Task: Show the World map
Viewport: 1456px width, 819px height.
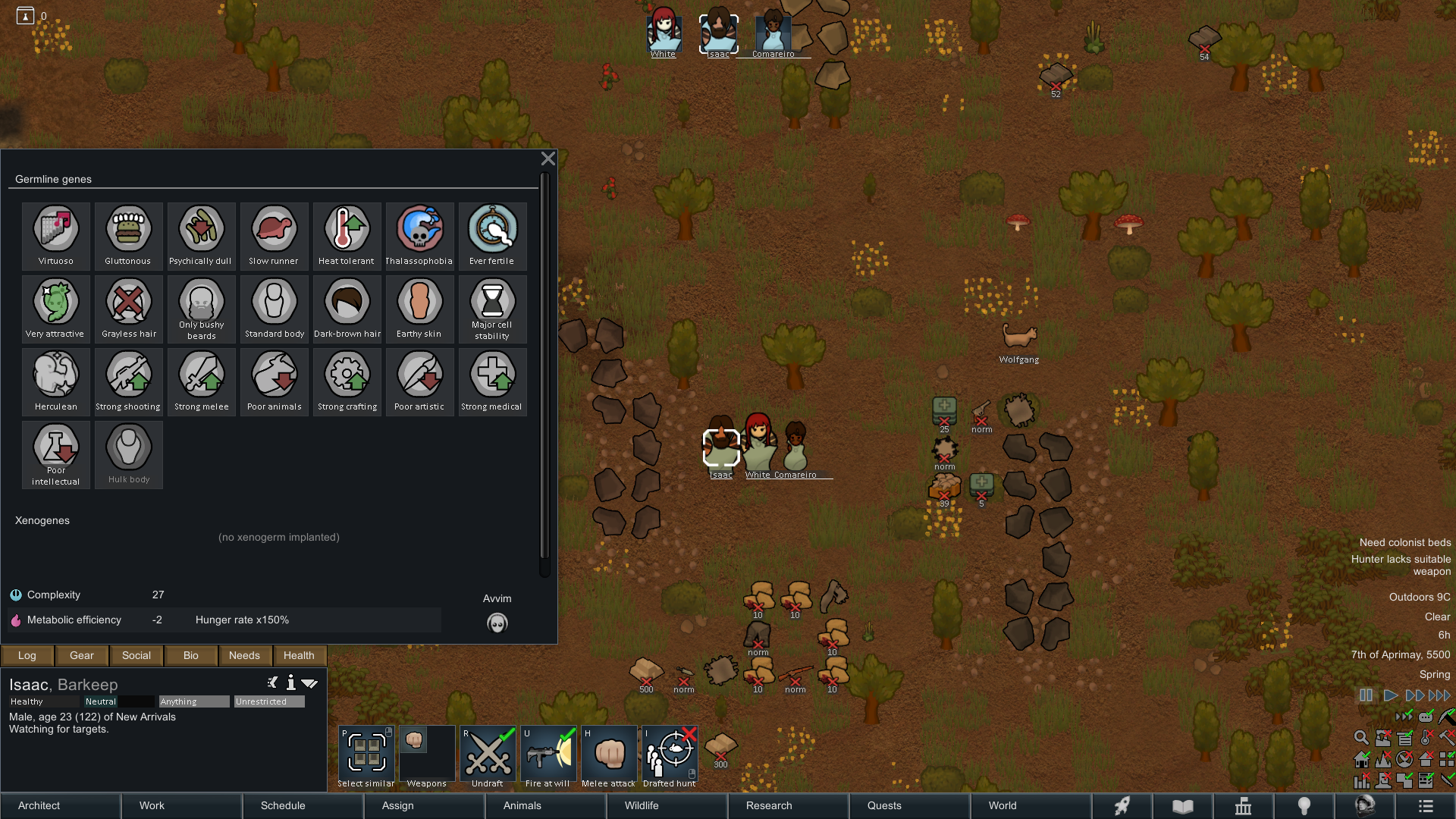Action: pyautogui.click(x=1031, y=805)
